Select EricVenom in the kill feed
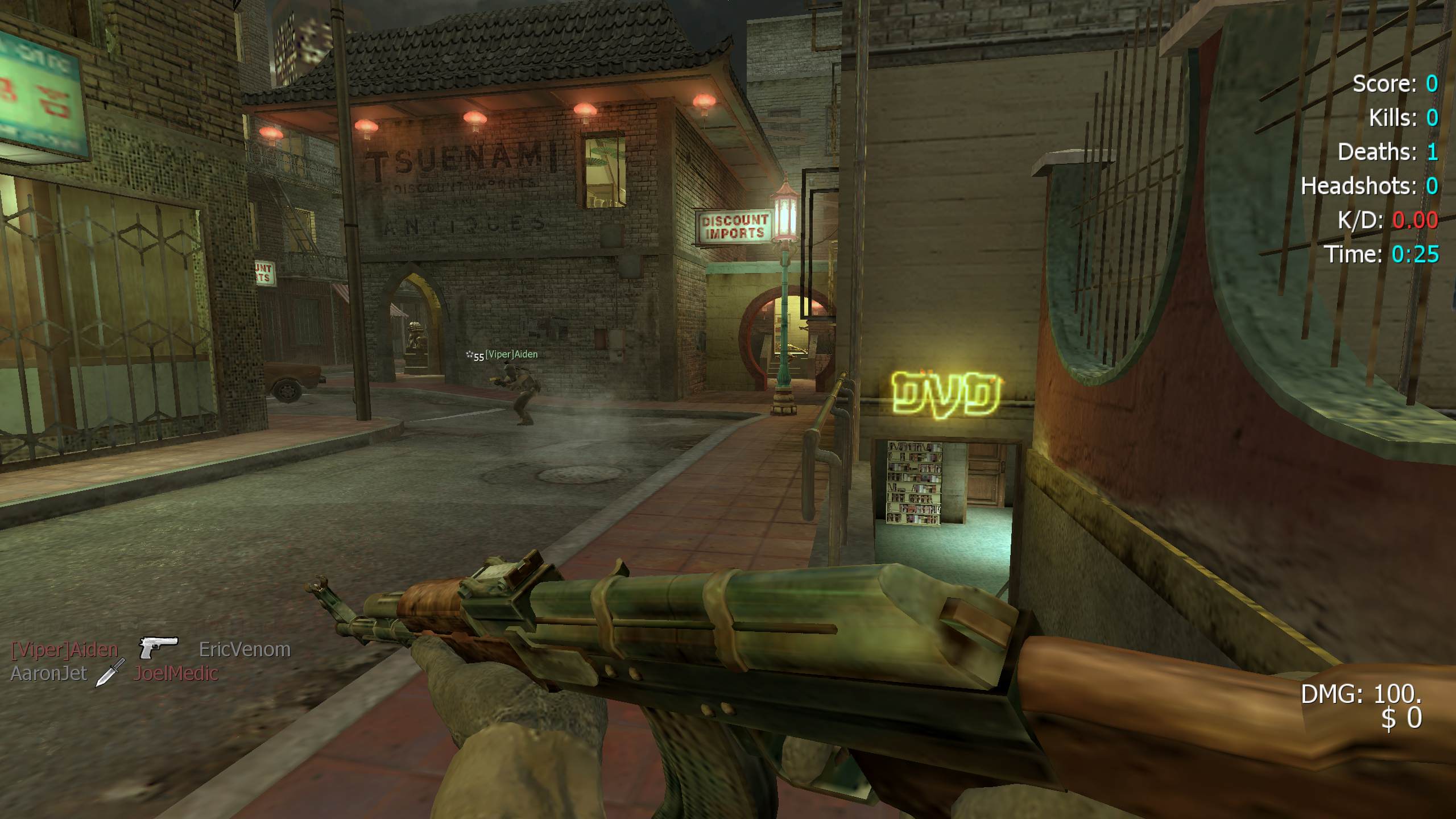This screenshot has height=819, width=1456. click(x=245, y=649)
